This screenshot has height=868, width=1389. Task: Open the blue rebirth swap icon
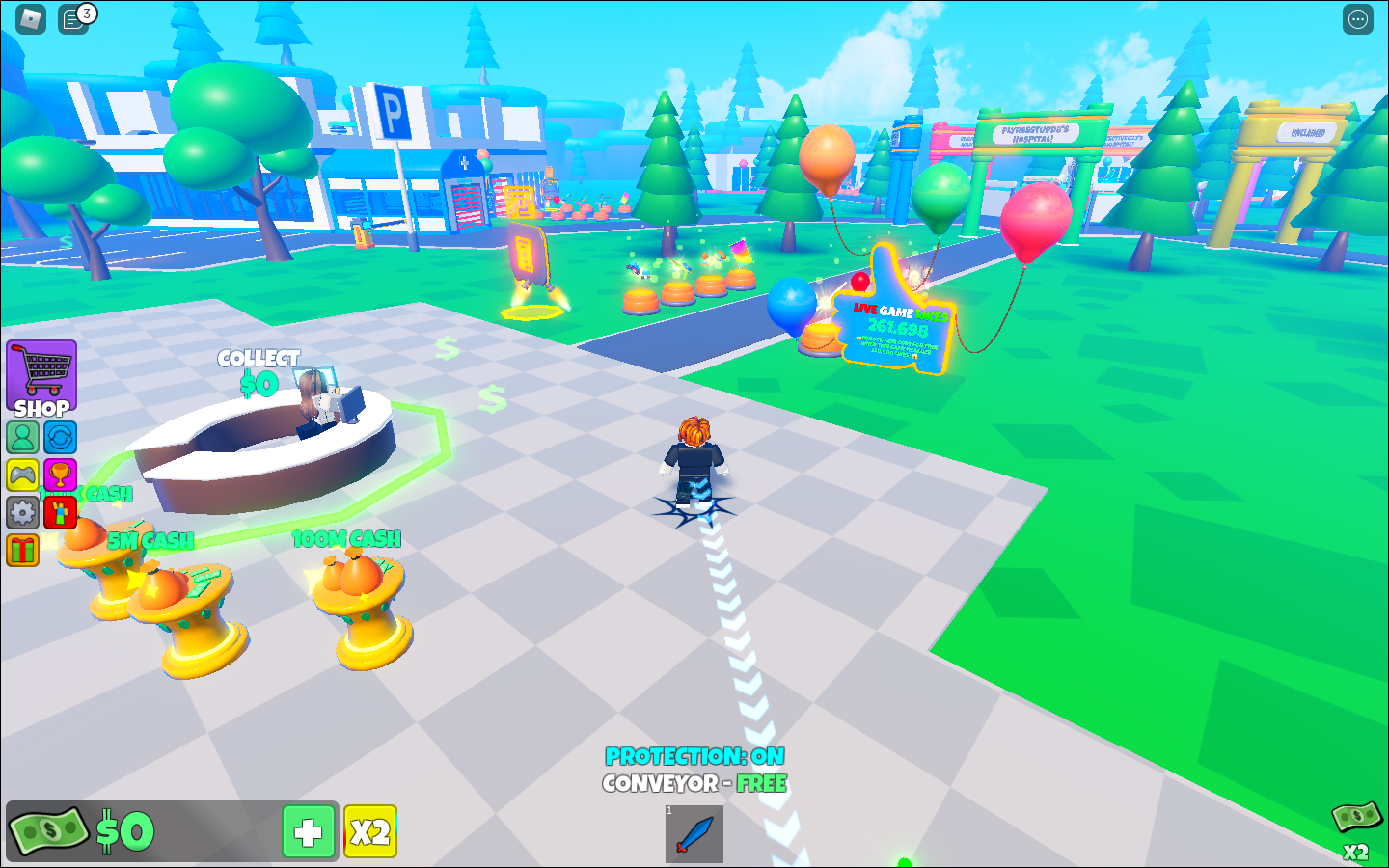pyautogui.click(x=60, y=436)
